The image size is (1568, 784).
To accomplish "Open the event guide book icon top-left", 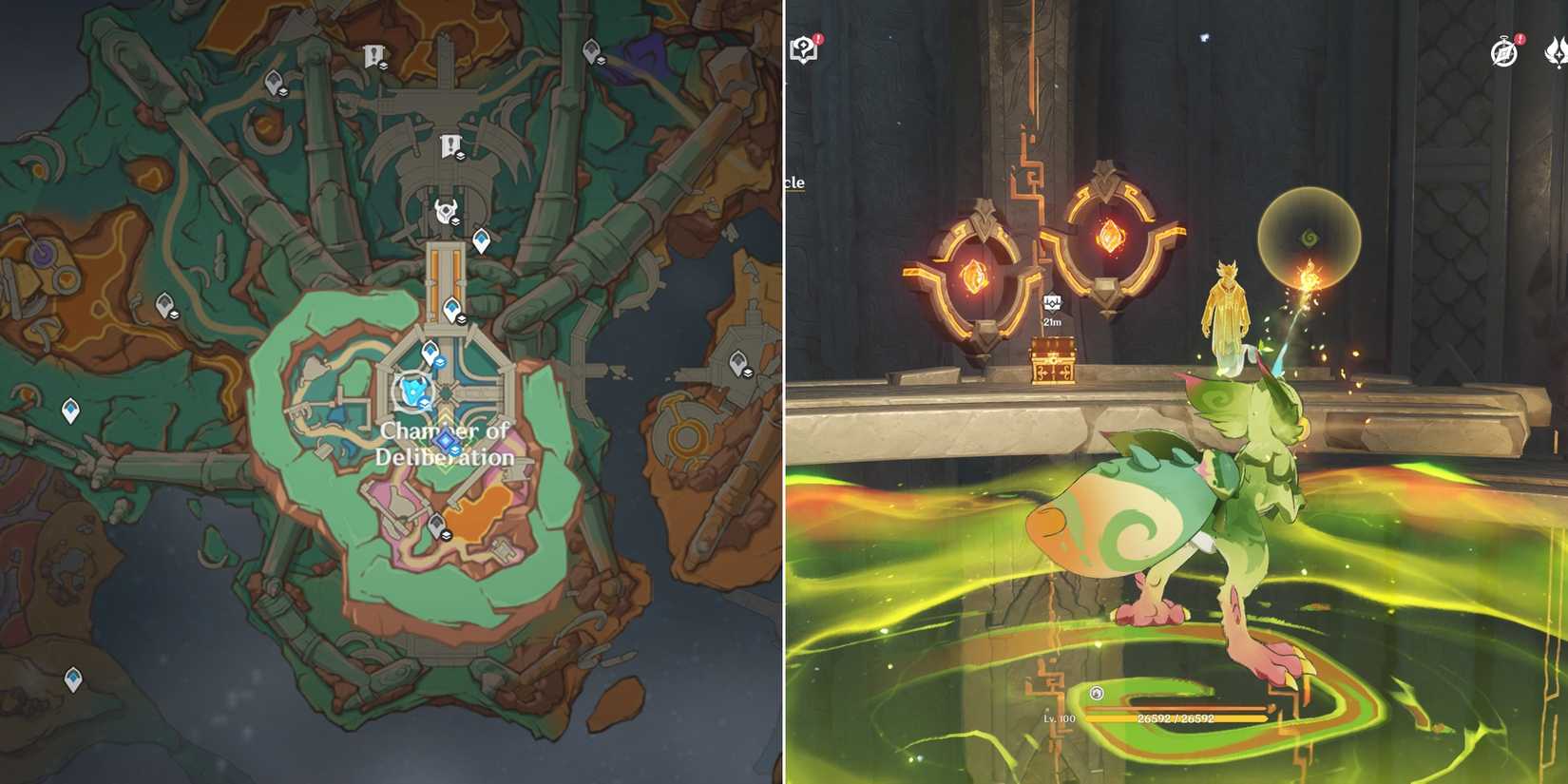I will [803, 45].
